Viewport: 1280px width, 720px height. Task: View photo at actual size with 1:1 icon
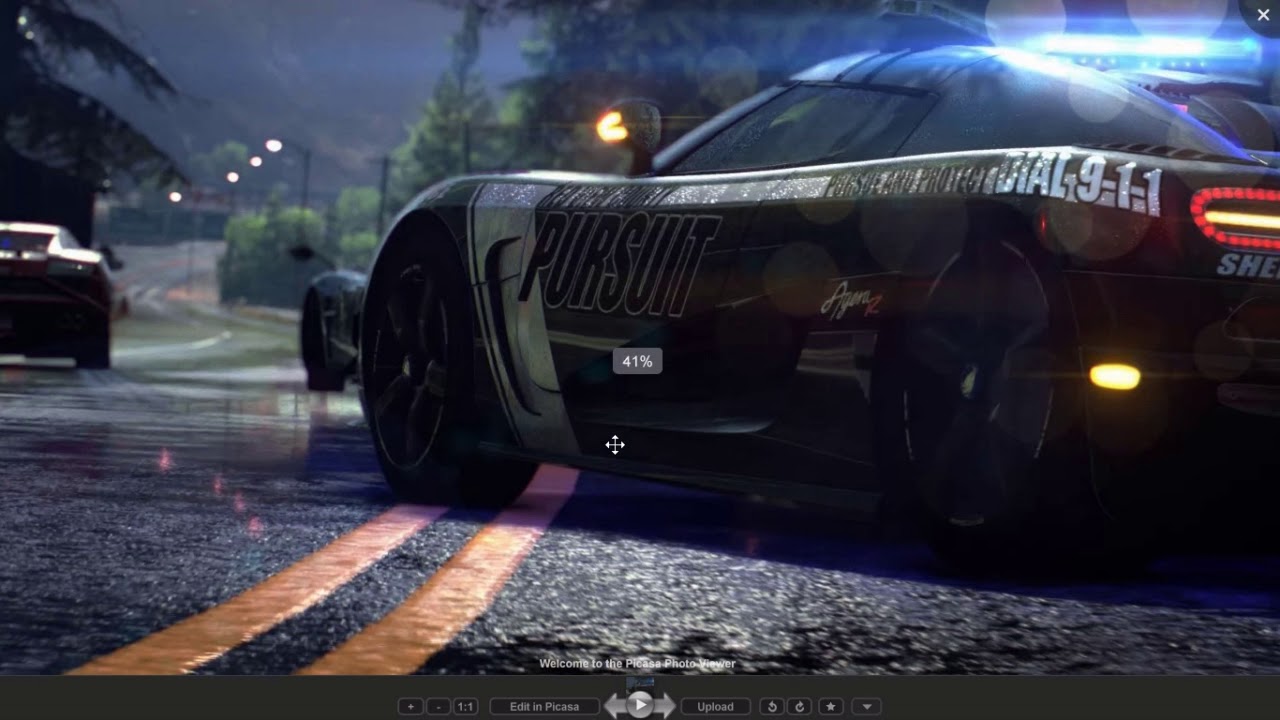coord(465,706)
